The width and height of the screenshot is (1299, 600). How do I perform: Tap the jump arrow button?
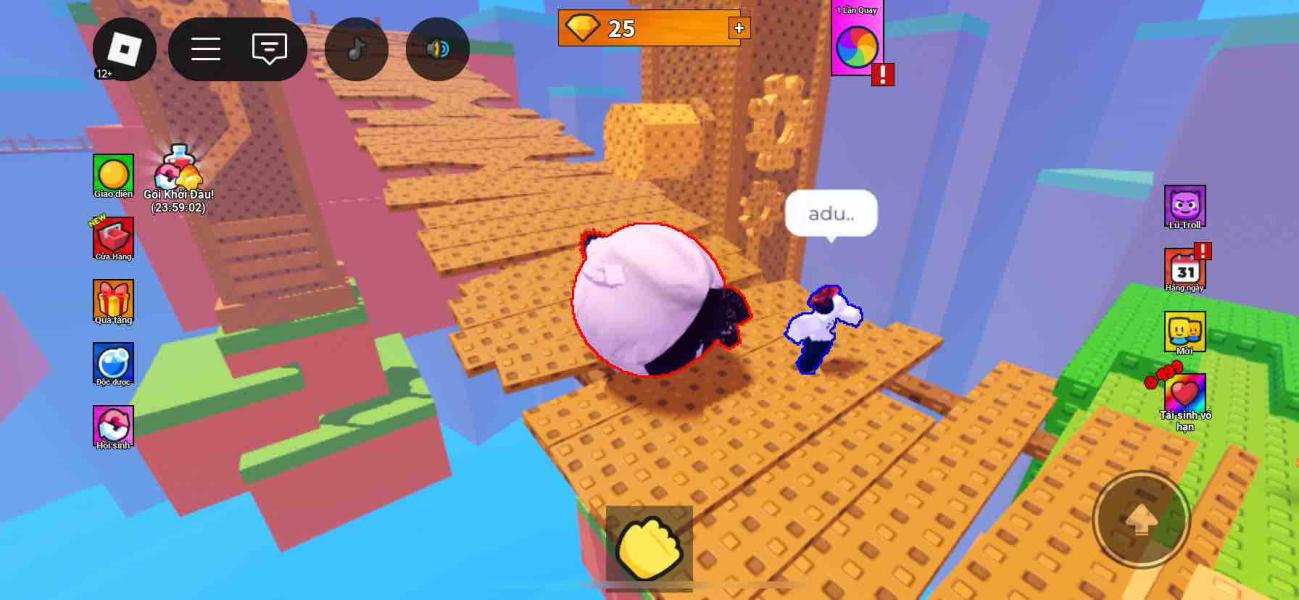pyautogui.click(x=1141, y=520)
